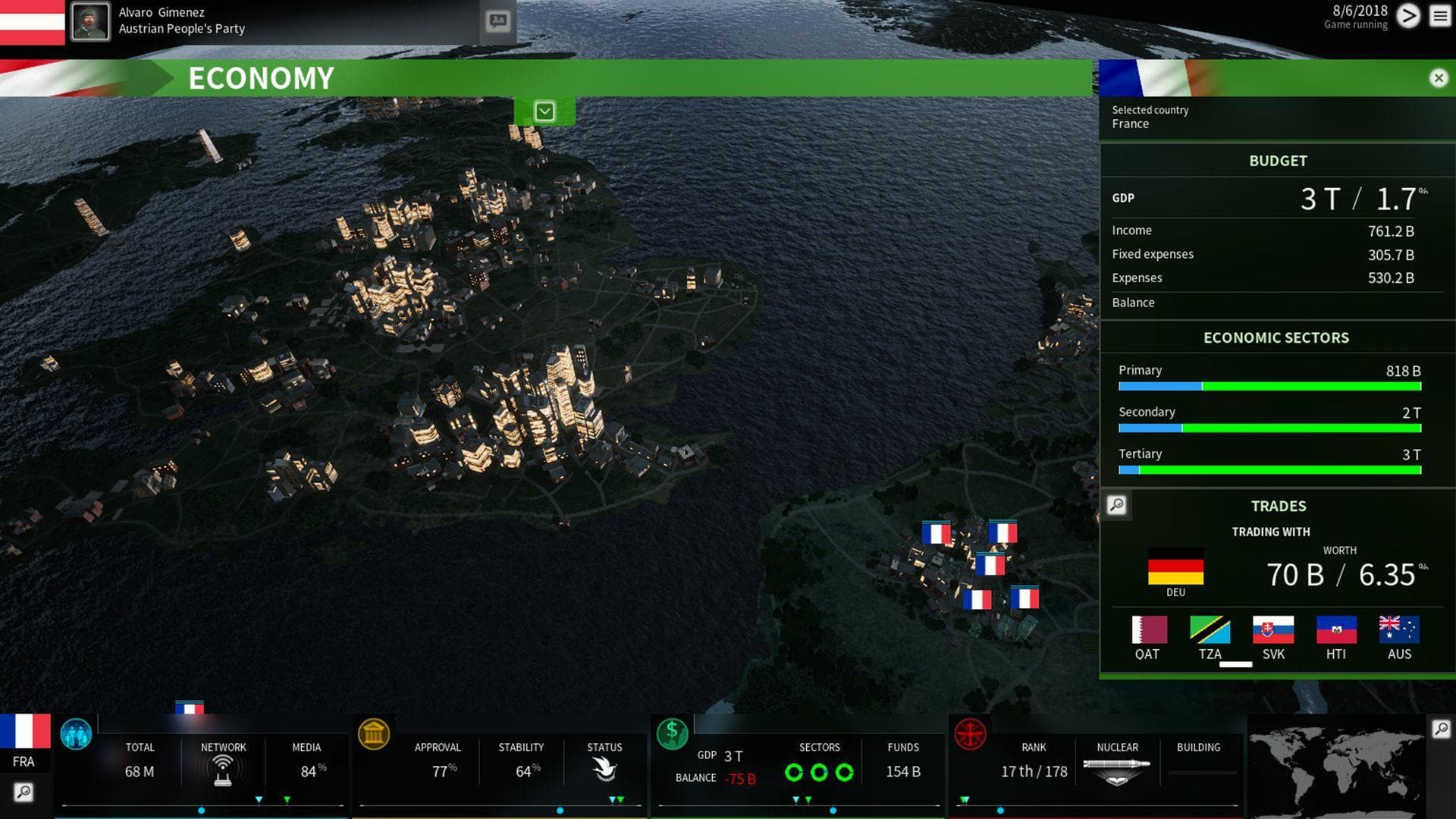
Task: Open the economy dollar icon
Action: pos(672,734)
